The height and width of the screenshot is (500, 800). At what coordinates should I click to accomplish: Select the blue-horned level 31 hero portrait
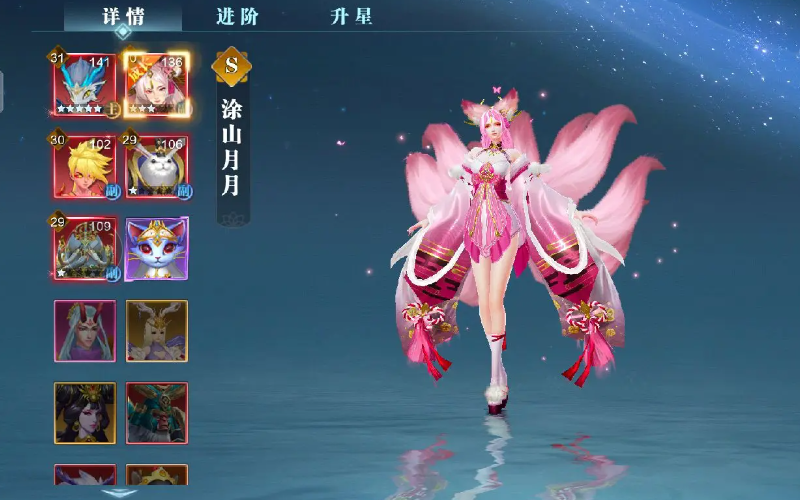click(84, 83)
